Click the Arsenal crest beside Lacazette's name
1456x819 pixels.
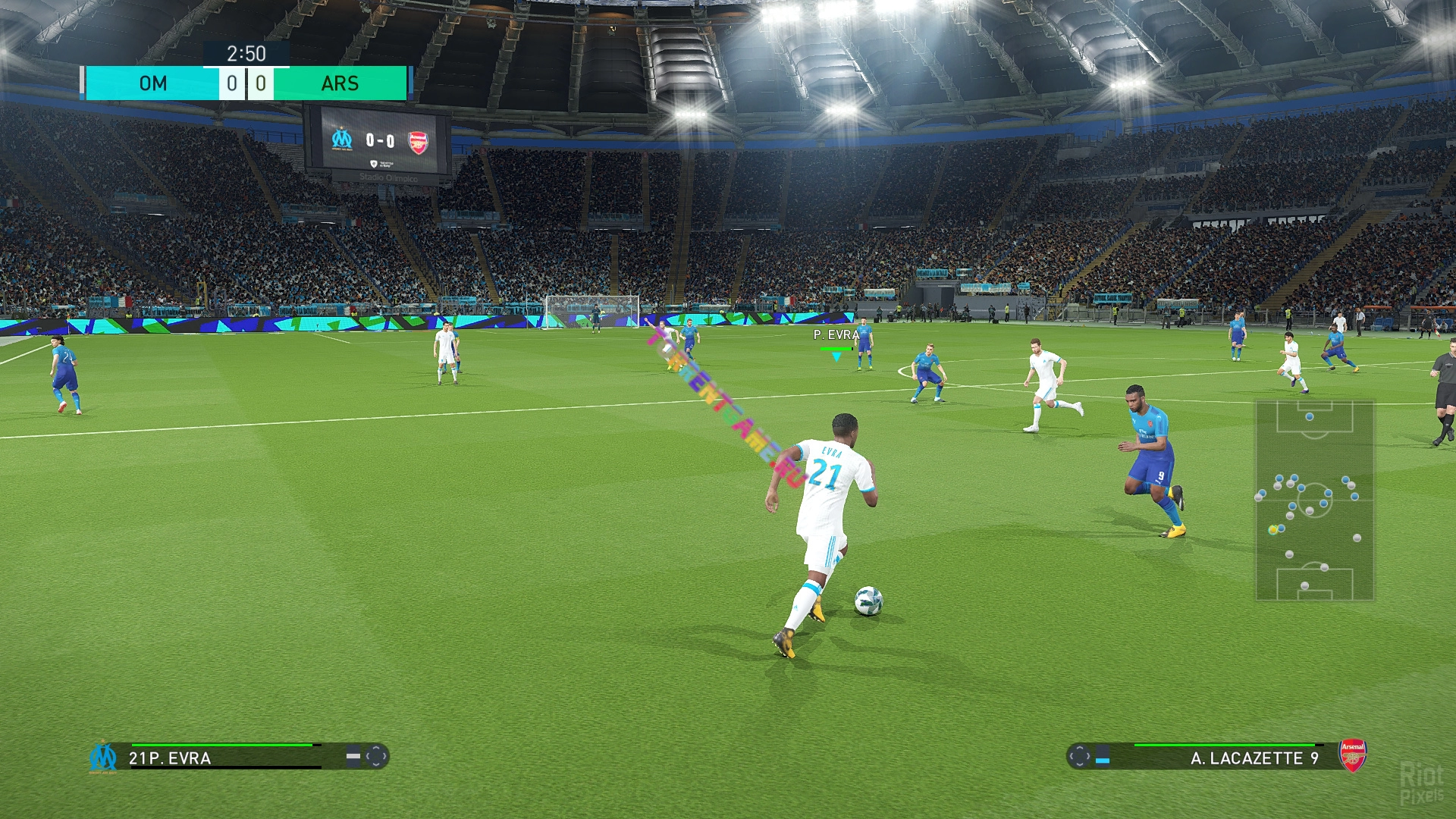tap(1352, 755)
